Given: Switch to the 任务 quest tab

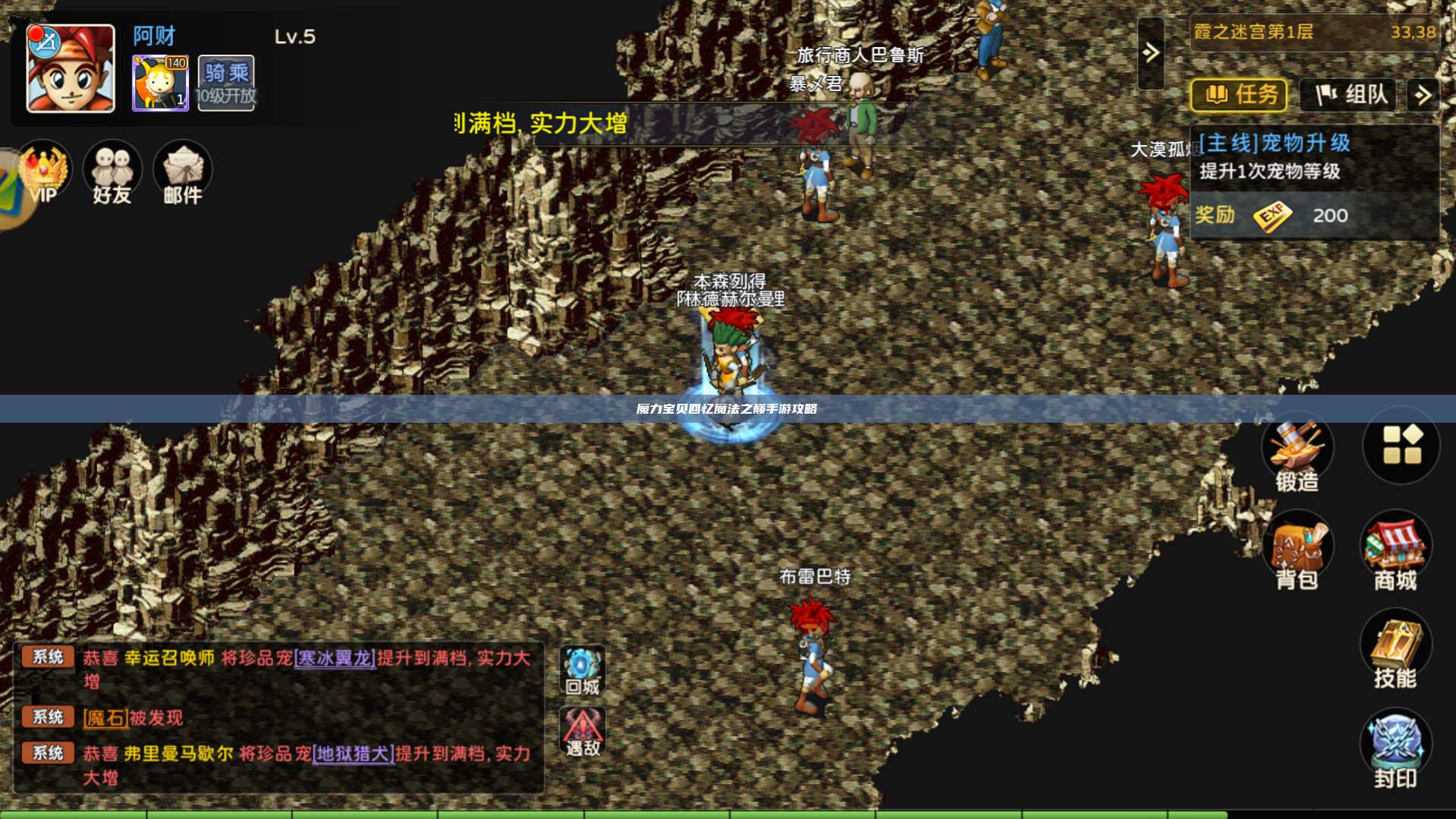Looking at the screenshot, I should (x=1238, y=96).
